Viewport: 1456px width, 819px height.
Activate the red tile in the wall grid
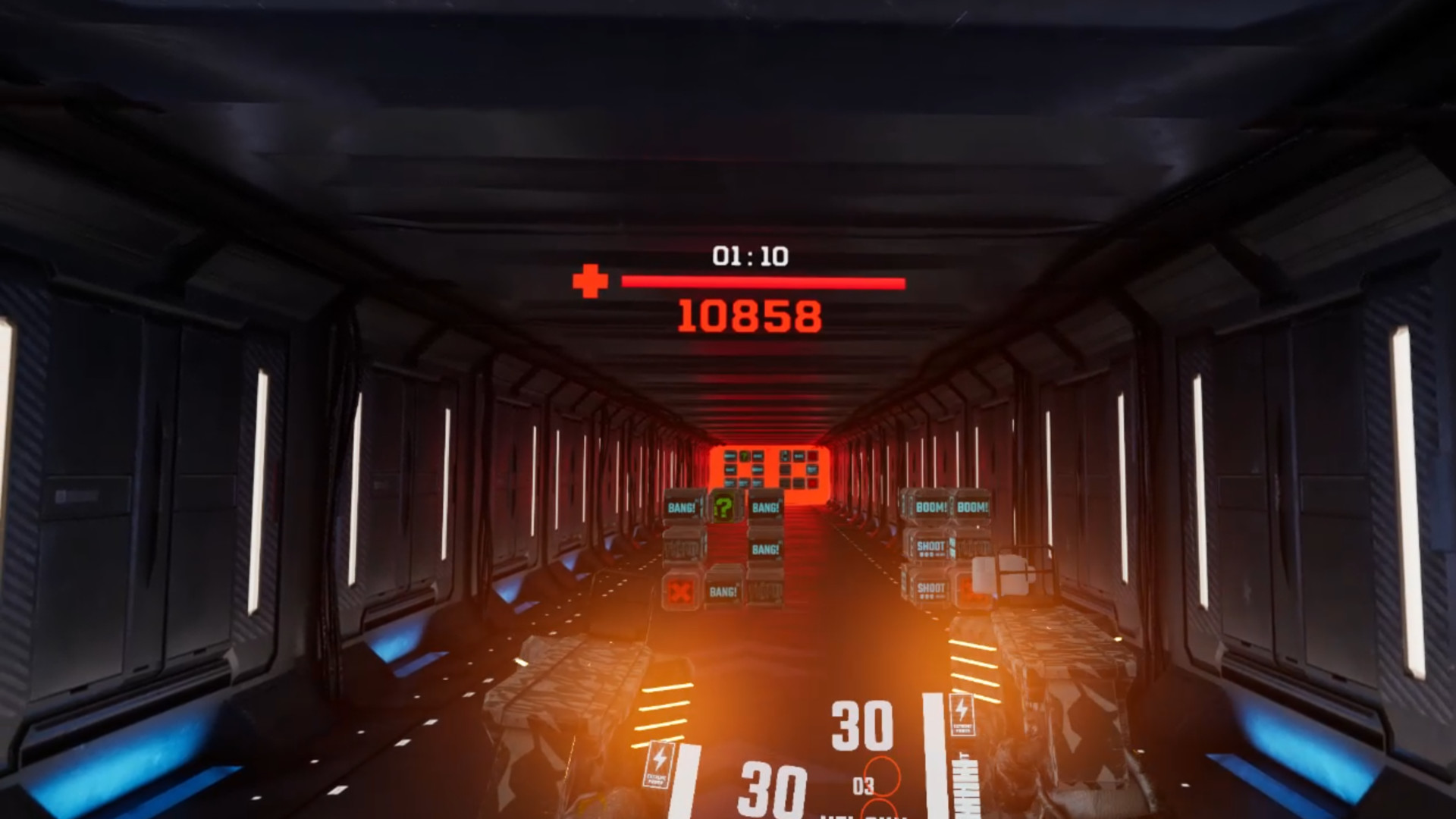coord(813,482)
